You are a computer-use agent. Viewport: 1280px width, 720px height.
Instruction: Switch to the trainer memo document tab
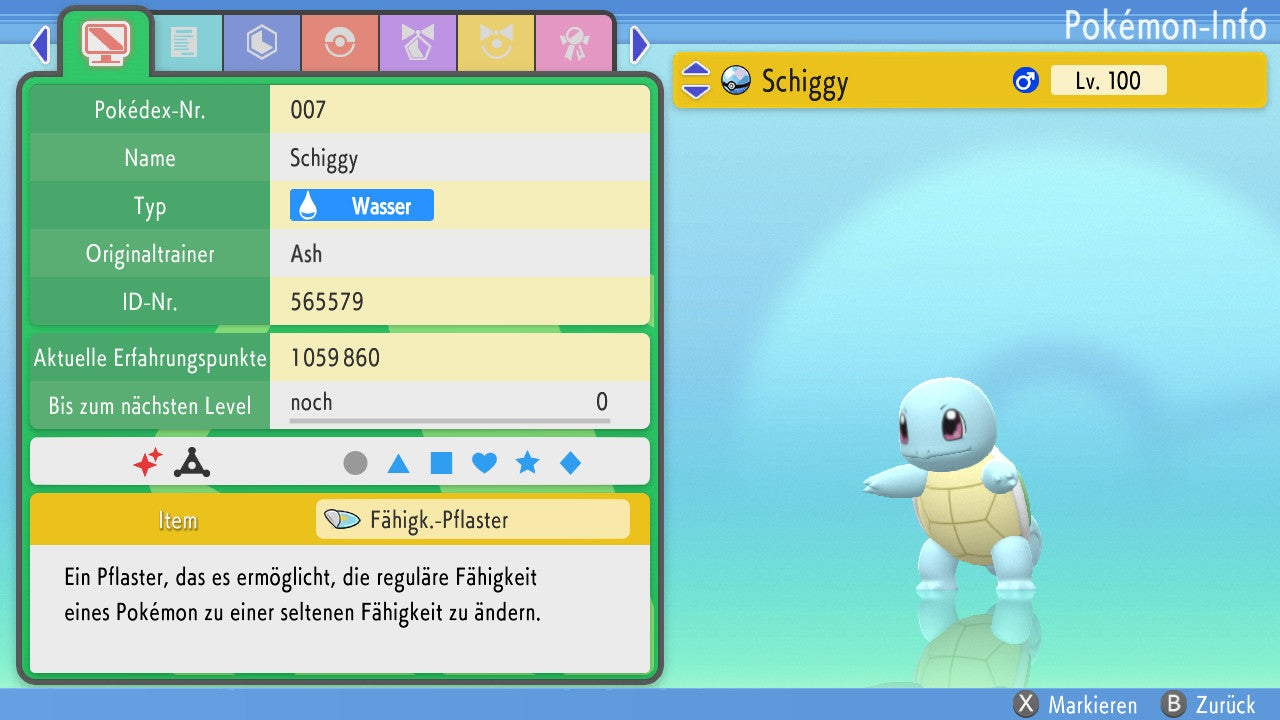tap(183, 42)
